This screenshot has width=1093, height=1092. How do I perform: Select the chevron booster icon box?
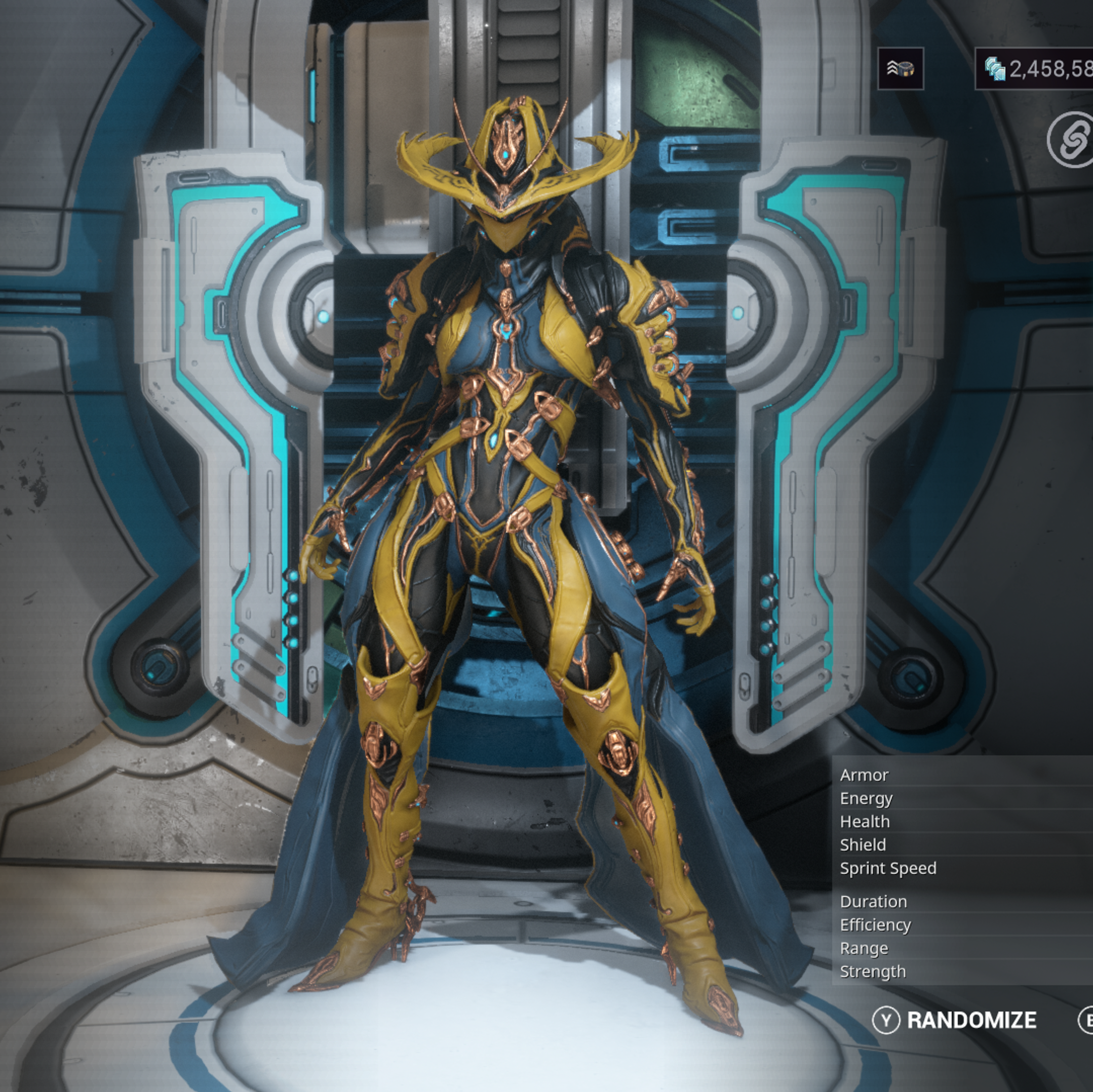click(900, 69)
